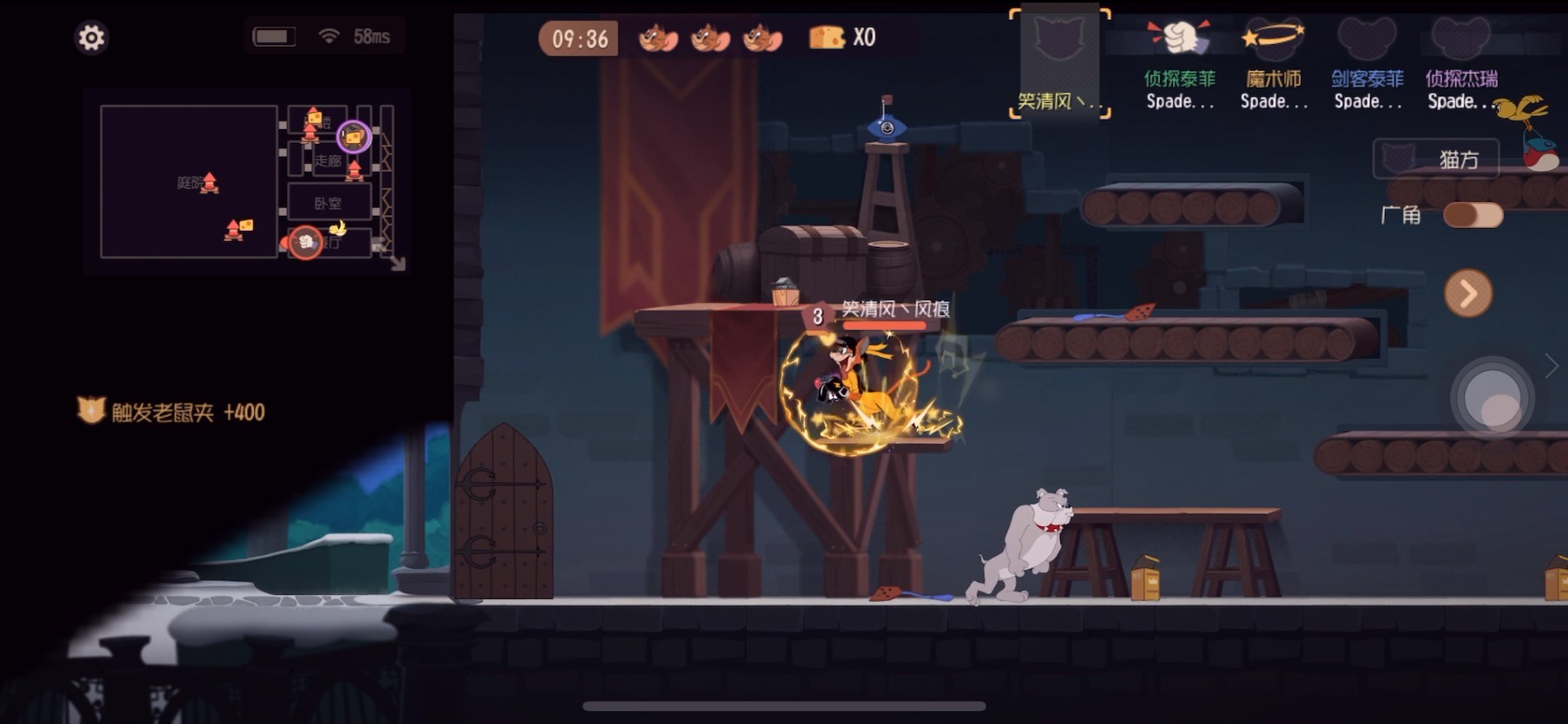Expand the minimap using its corner arrow

point(397,264)
